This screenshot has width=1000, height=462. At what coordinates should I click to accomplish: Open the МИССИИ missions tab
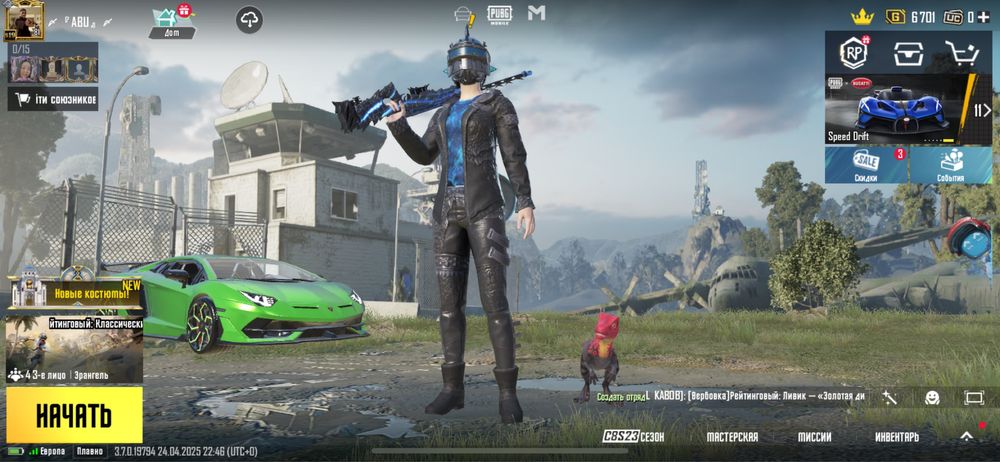tap(814, 437)
